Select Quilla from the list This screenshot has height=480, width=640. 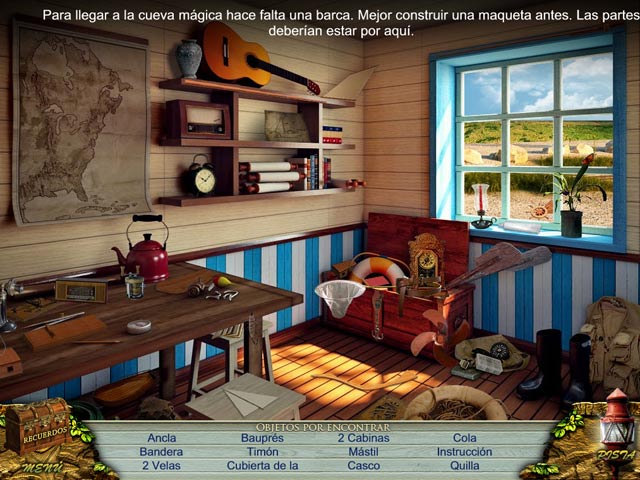464,465
